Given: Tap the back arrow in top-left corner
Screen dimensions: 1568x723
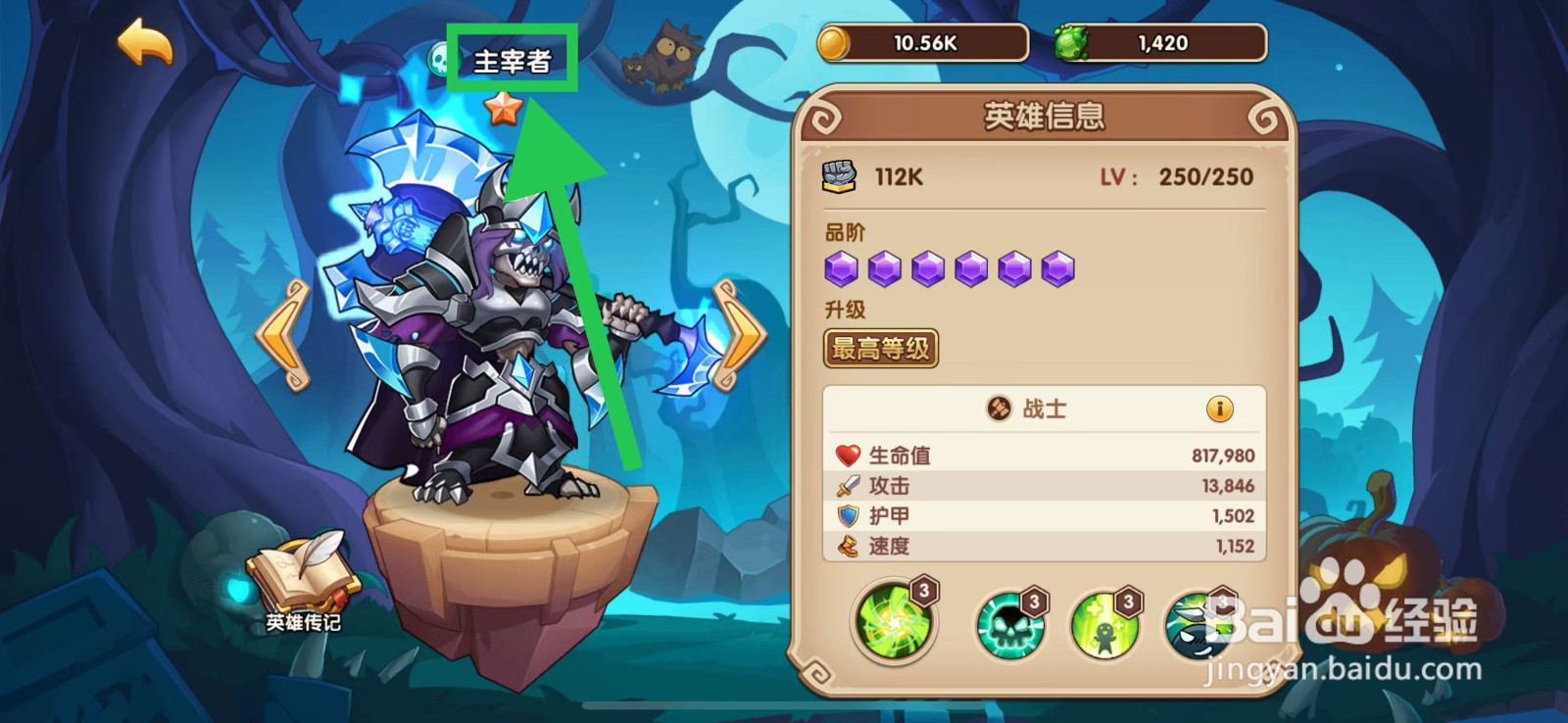Looking at the screenshot, I should point(144,42).
